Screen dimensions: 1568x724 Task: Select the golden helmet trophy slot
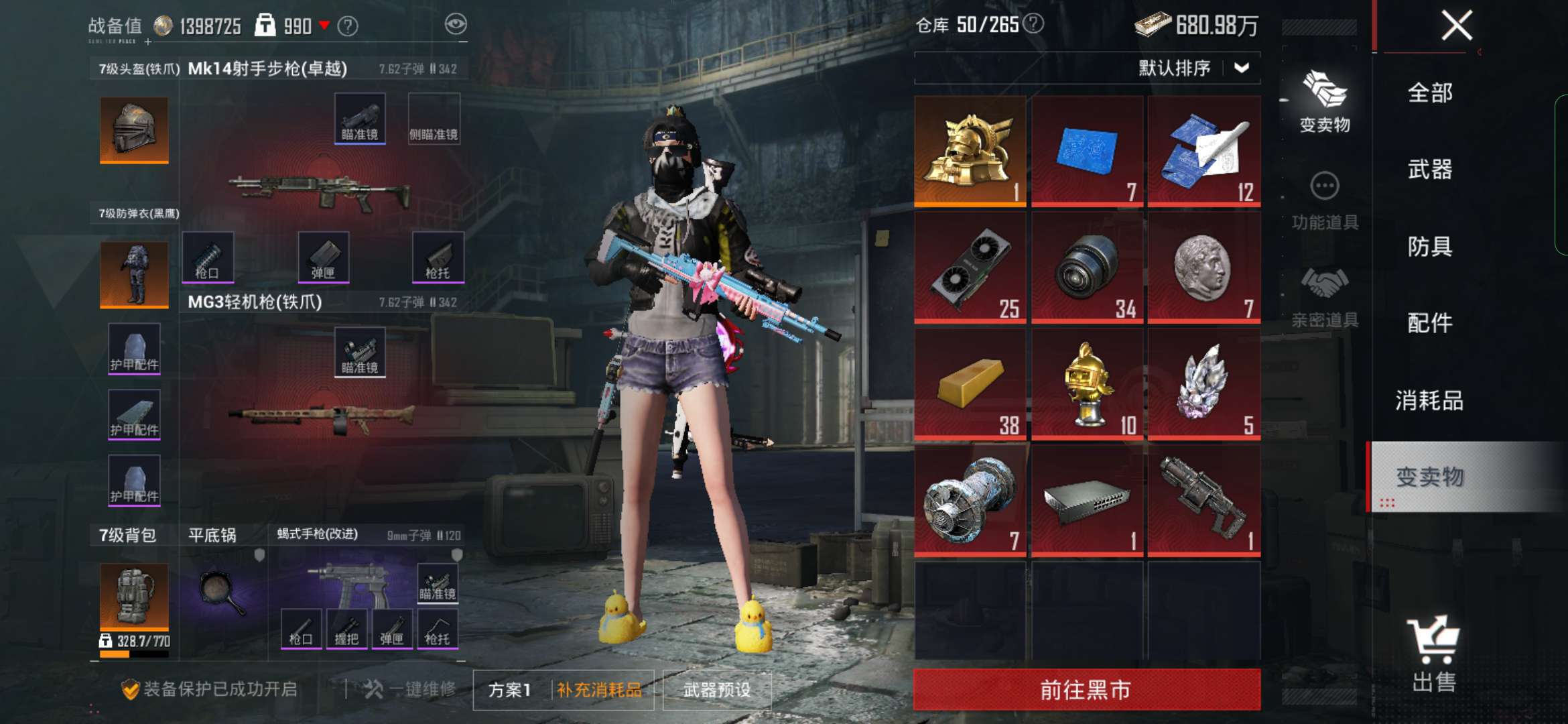pos(970,151)
